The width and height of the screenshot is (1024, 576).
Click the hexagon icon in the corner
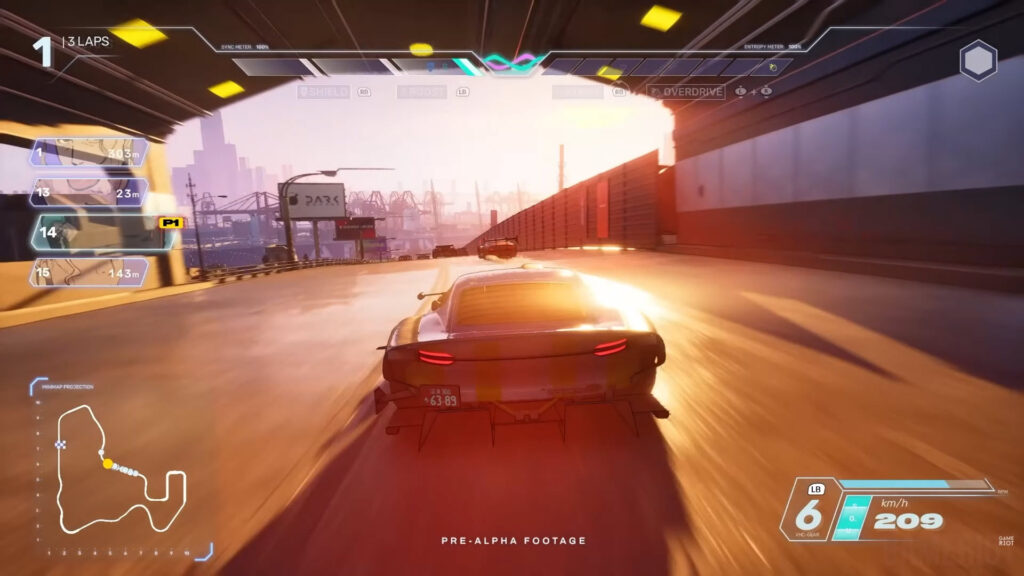pos(978,61)
